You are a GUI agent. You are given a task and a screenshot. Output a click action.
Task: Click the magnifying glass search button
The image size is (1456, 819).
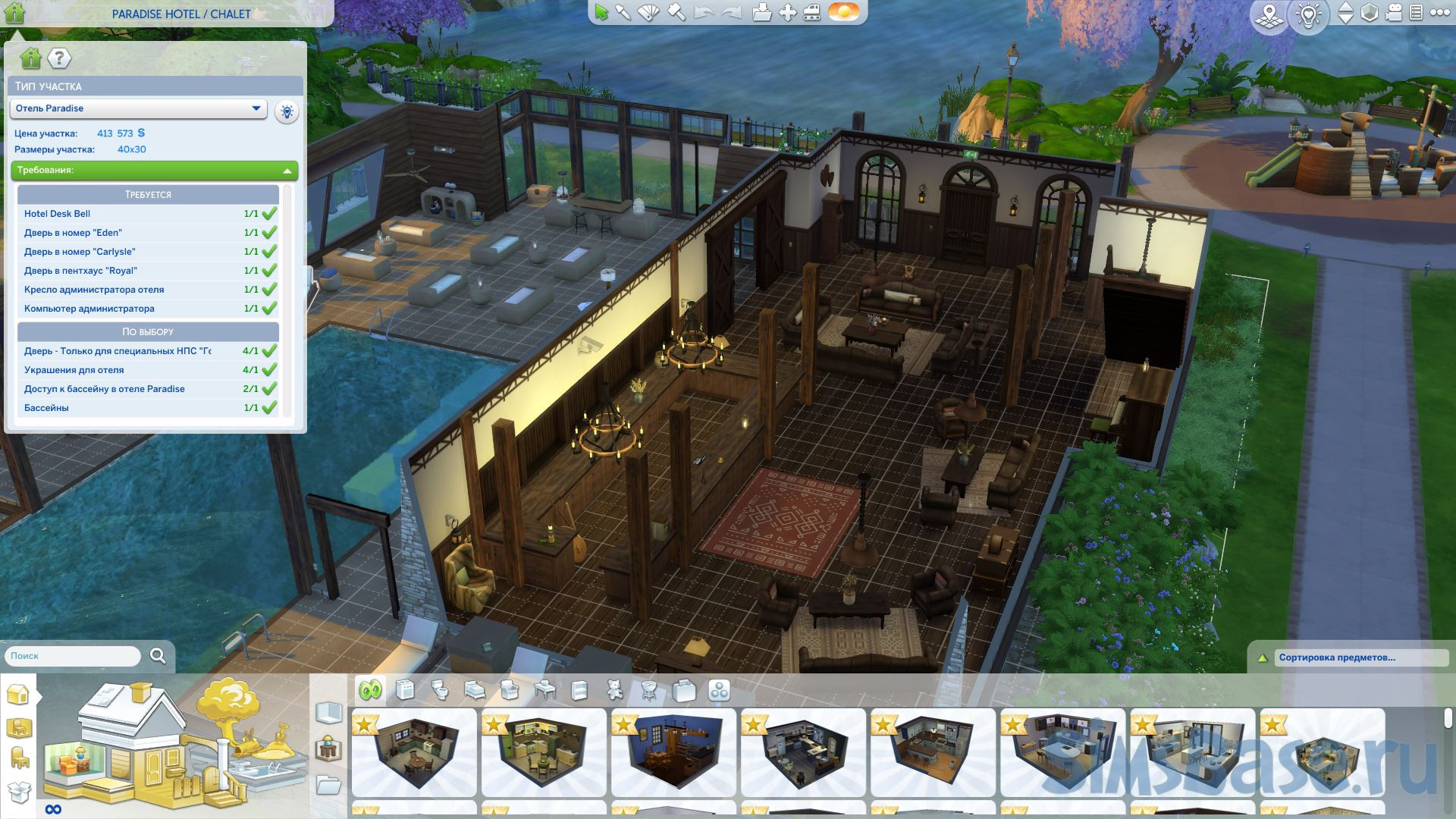[158, 656]
